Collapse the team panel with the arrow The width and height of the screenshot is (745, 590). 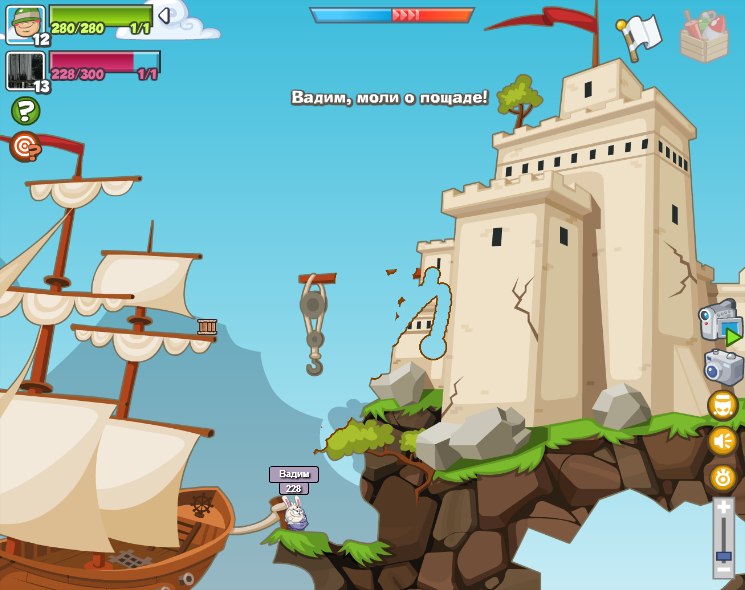point(164,16)
